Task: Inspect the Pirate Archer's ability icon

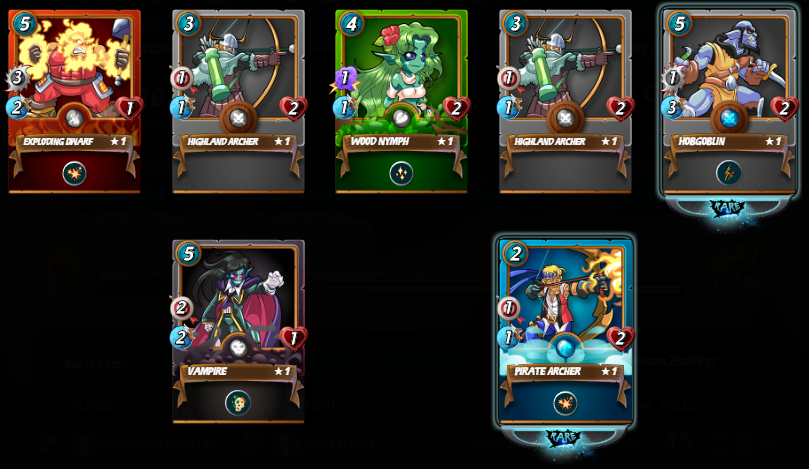Action: tap(565, 402)
